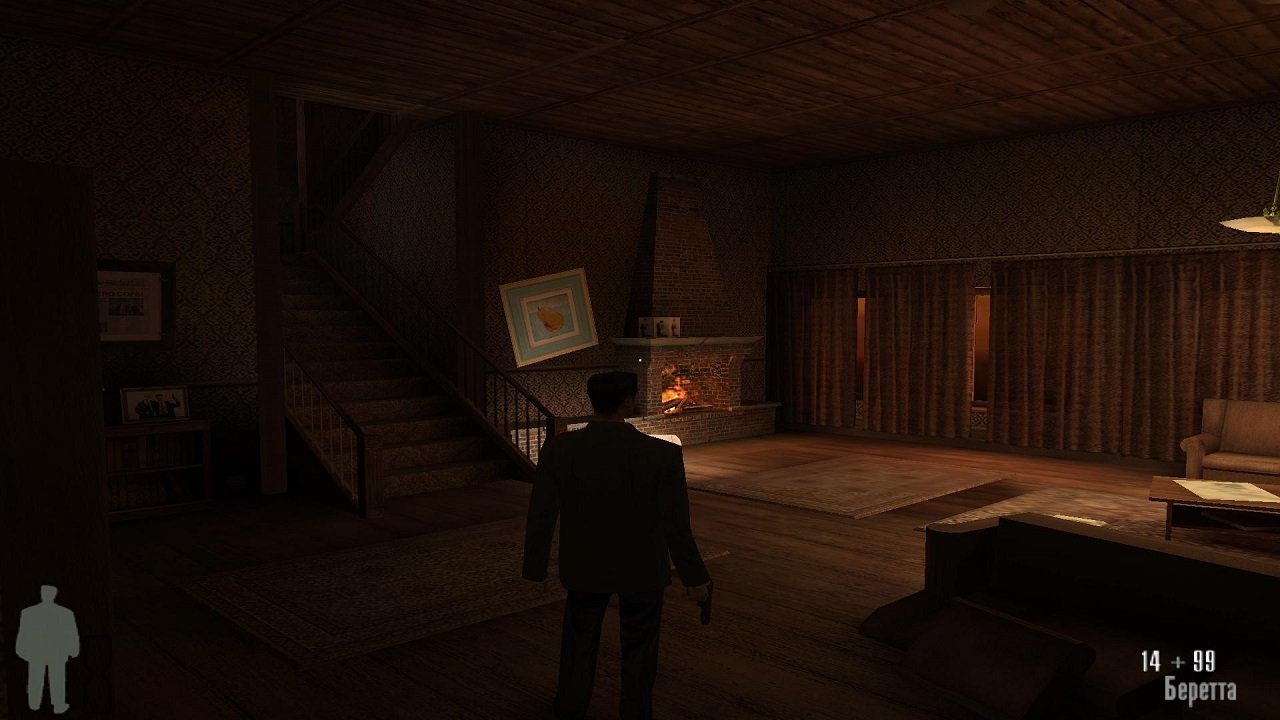This screenshot has height=720, width=1280.
Task: Click the Max Payne health silhouette icon
Action: click(48, 645)
